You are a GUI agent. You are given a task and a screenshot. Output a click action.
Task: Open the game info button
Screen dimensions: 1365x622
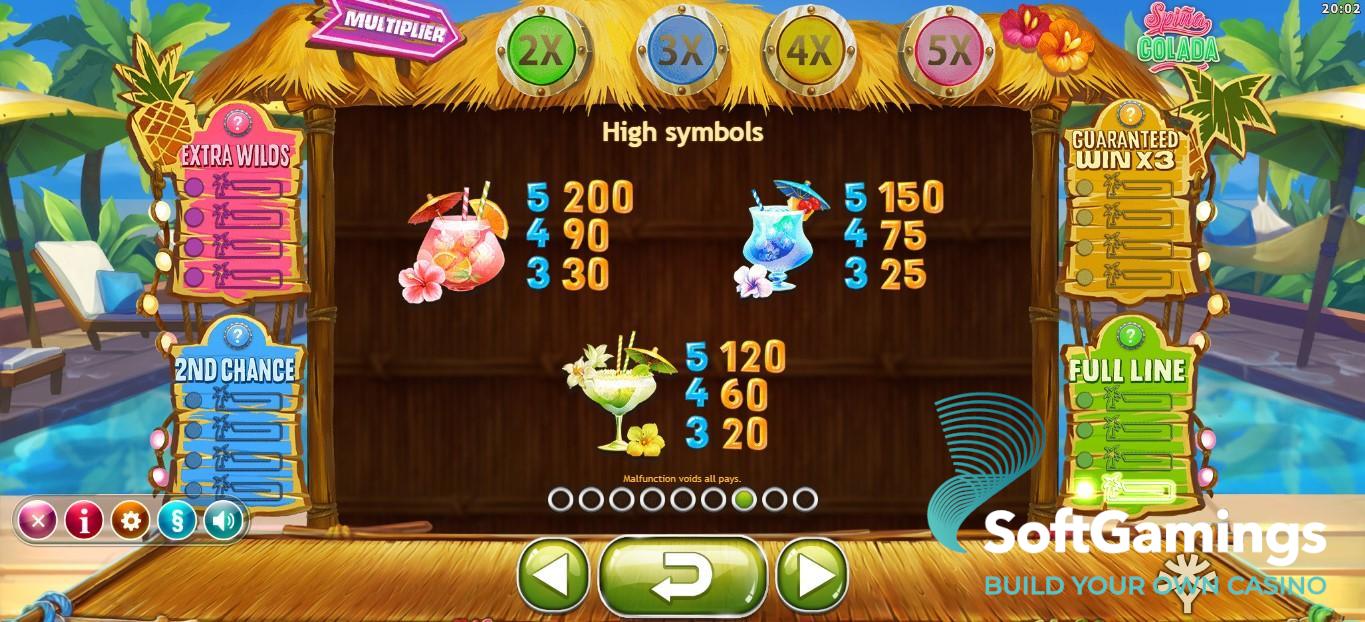[84, 520]
